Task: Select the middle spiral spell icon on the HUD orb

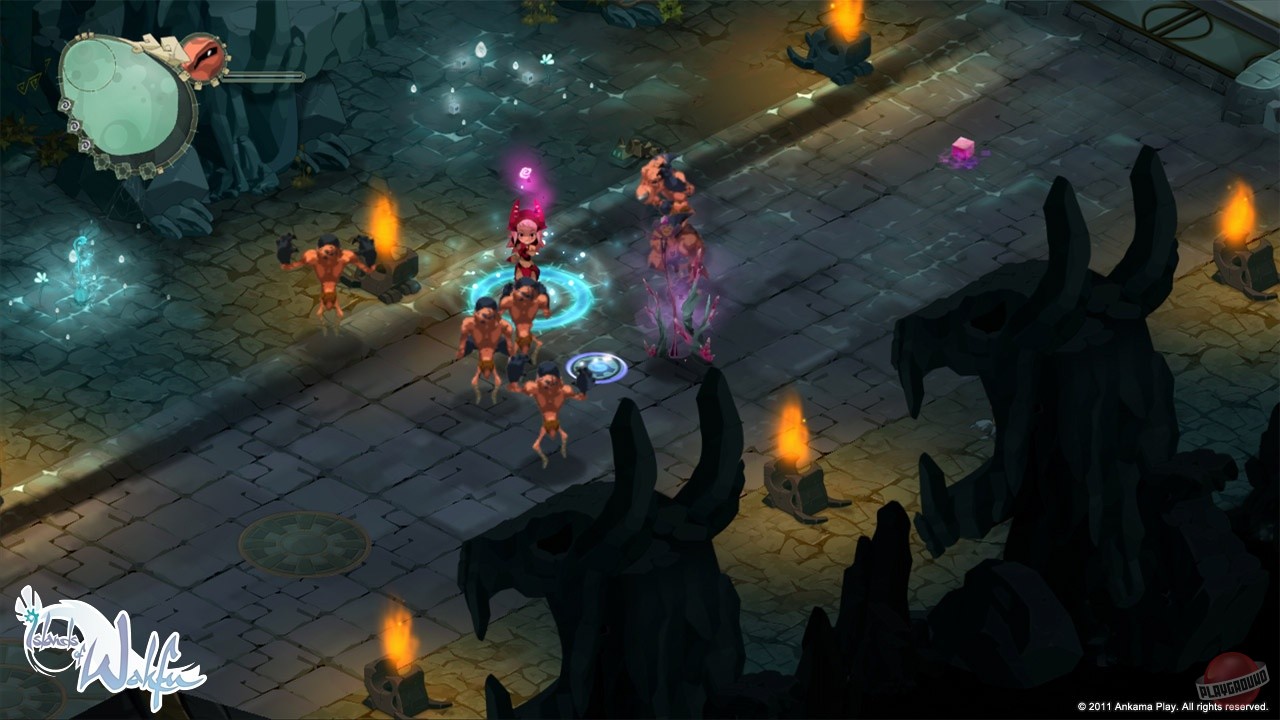Action: click(74, 124)
